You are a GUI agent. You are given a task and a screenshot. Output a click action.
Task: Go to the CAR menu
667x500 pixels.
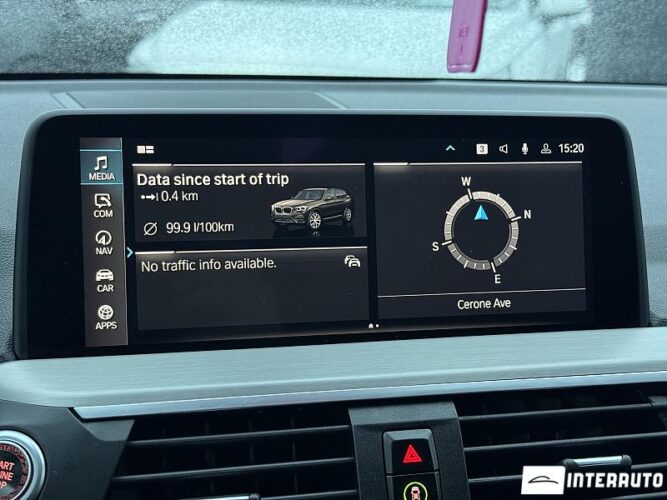click(104, 281)
